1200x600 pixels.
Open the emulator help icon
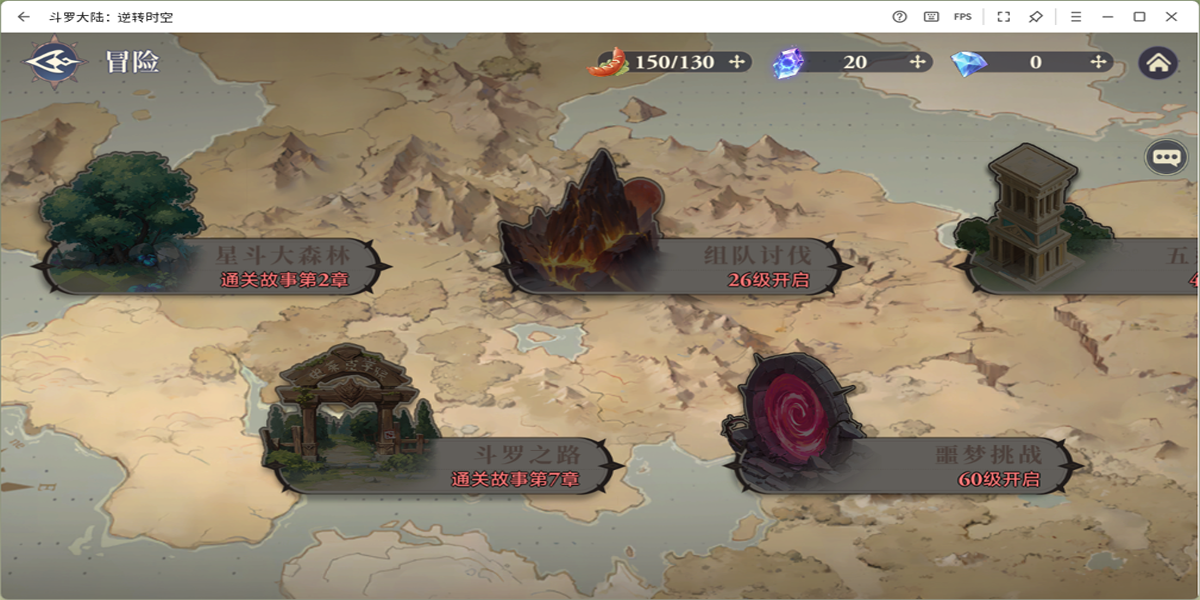click(899, 17)
